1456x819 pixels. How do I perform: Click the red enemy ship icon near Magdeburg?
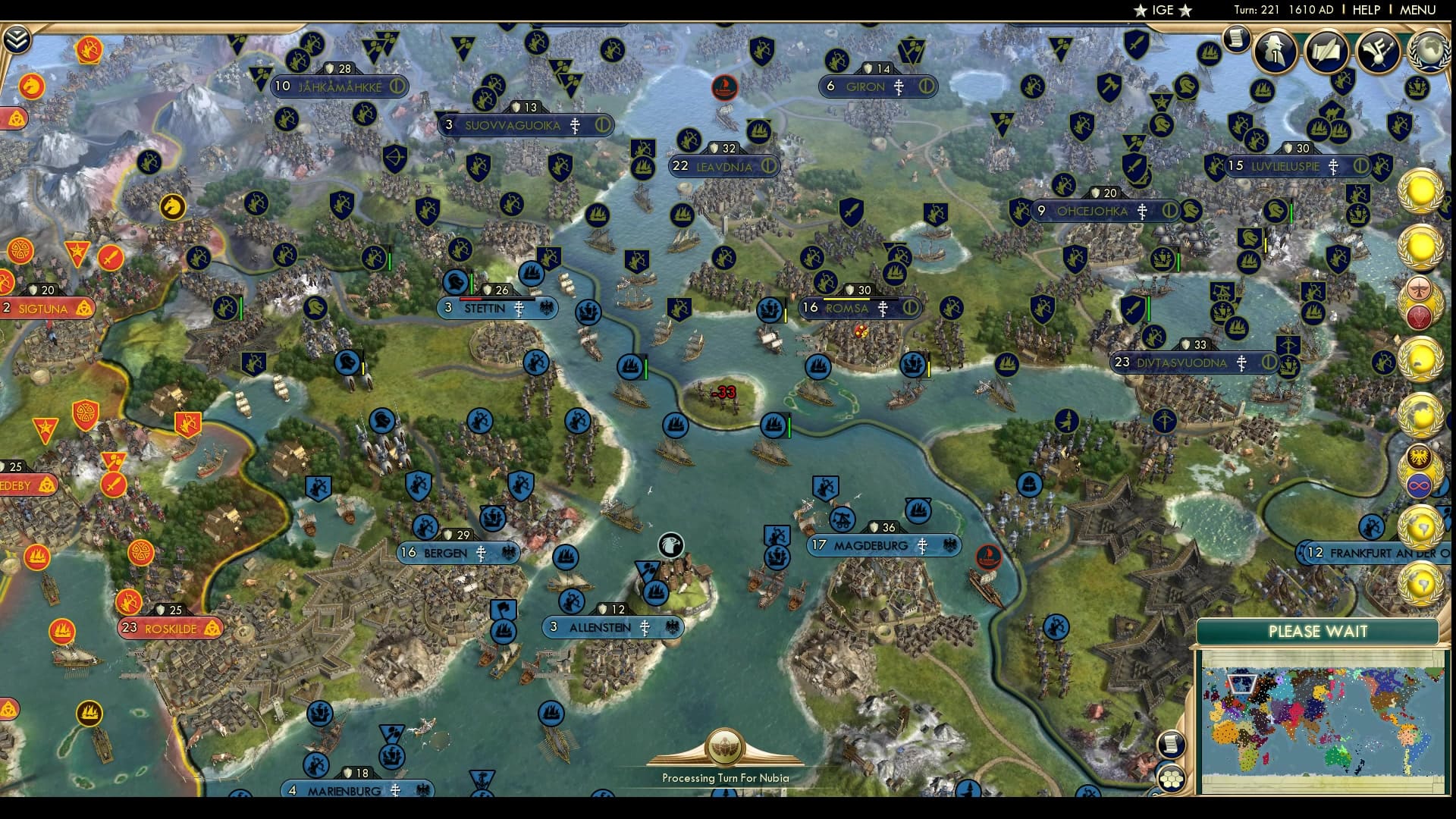pyautogui.click(x=987, y=556)
